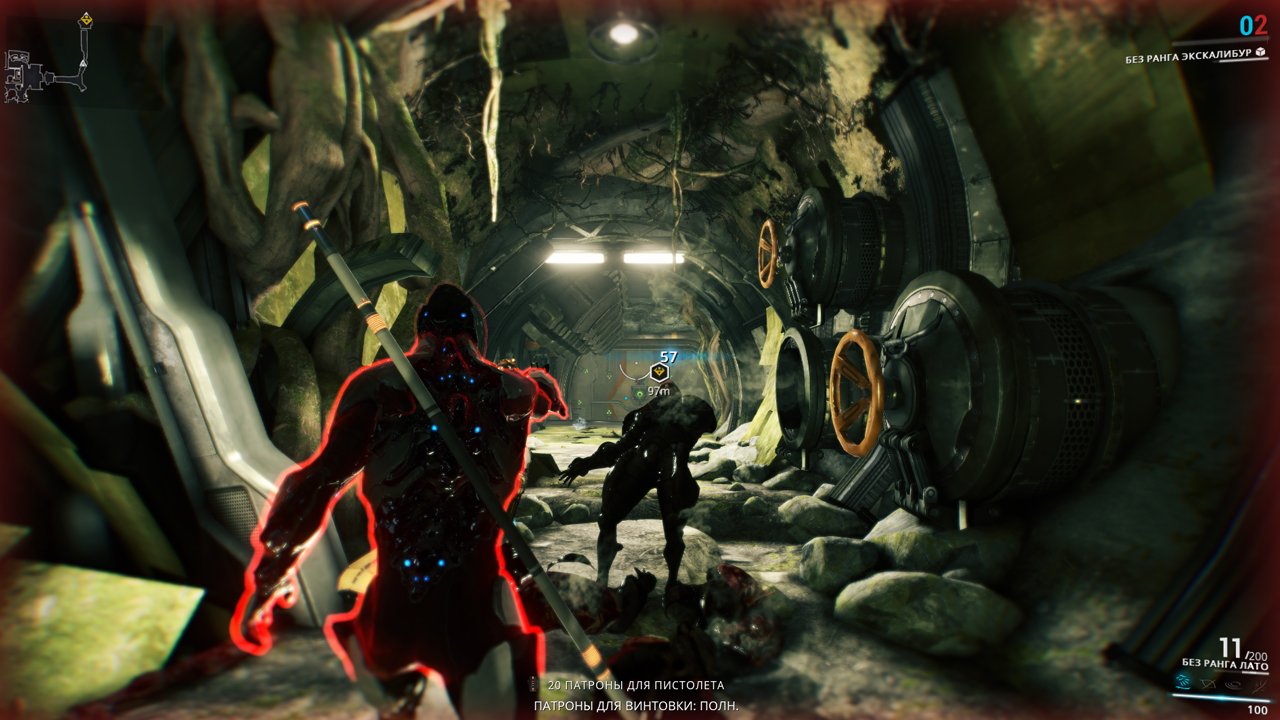Screen dimensions: 1280x720
Task: Click the БЕЗ РАНГА ЭКСКАЛИБУР name label
Action: pos(1190,58)
